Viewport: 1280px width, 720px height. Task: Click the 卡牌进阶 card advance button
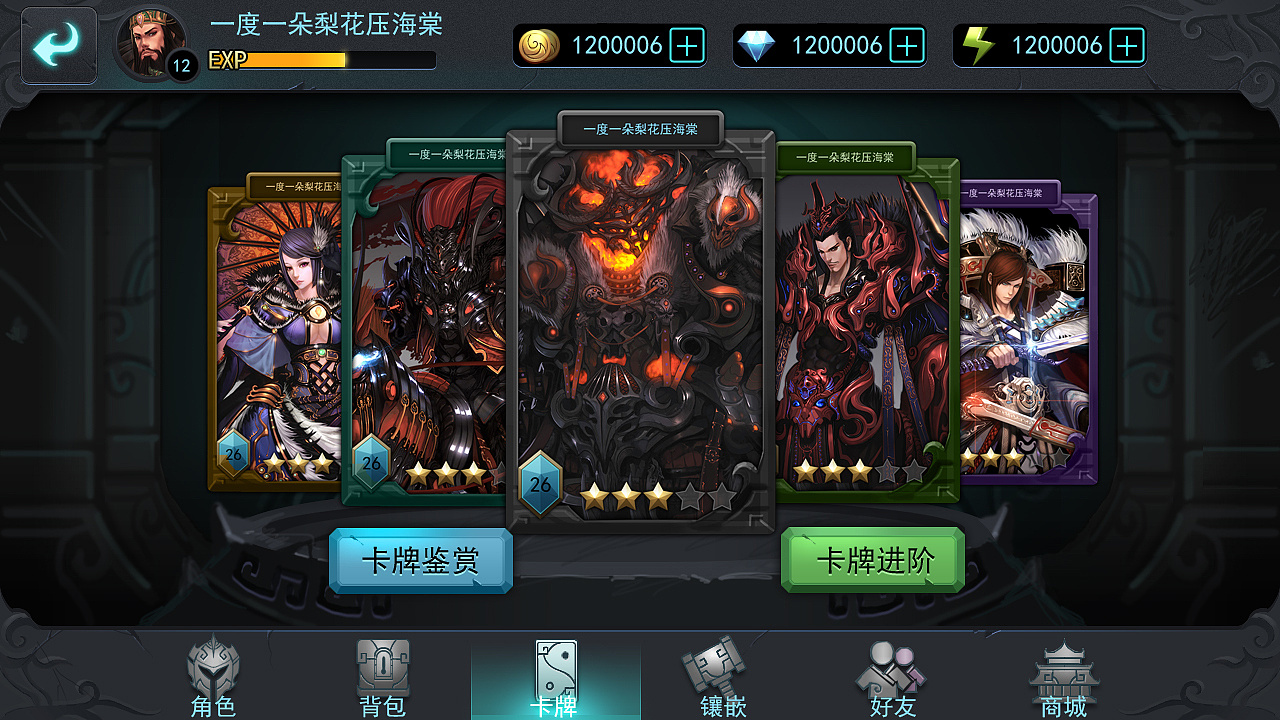(873, 561)
